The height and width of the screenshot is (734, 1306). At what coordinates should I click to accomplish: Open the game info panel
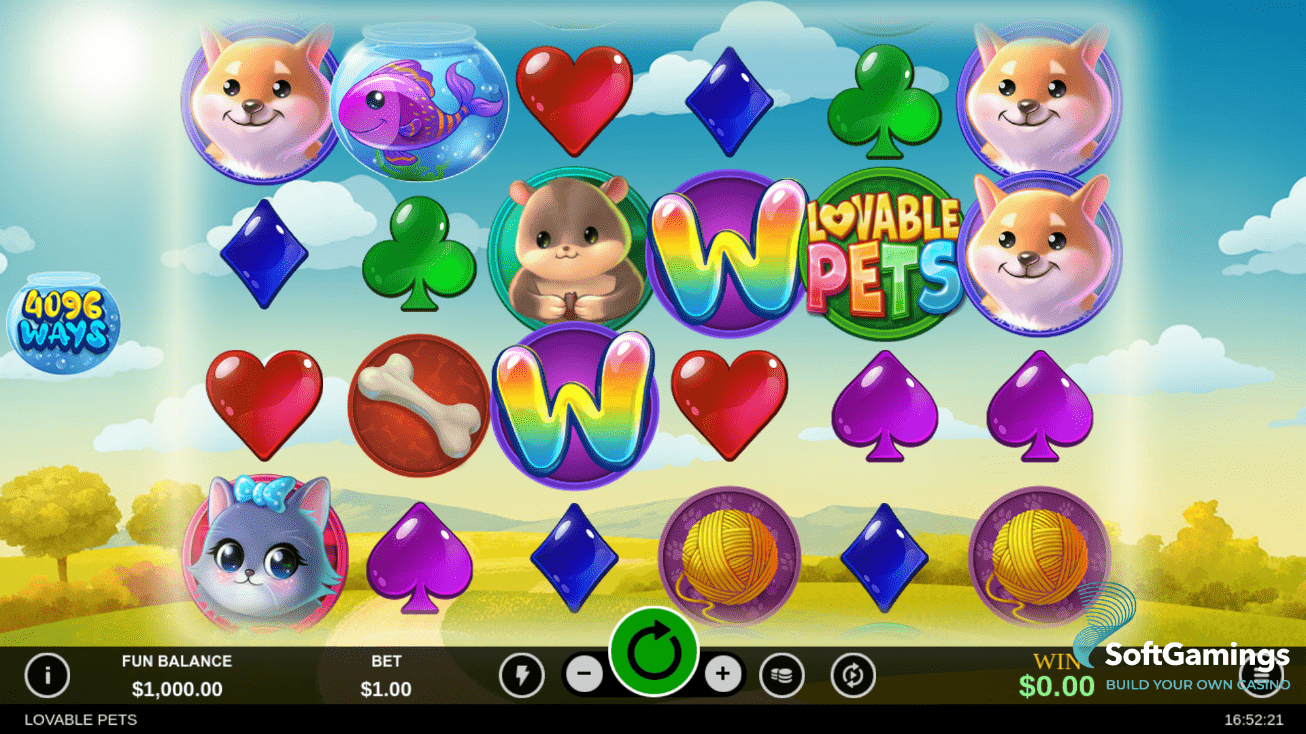point(47,676)
